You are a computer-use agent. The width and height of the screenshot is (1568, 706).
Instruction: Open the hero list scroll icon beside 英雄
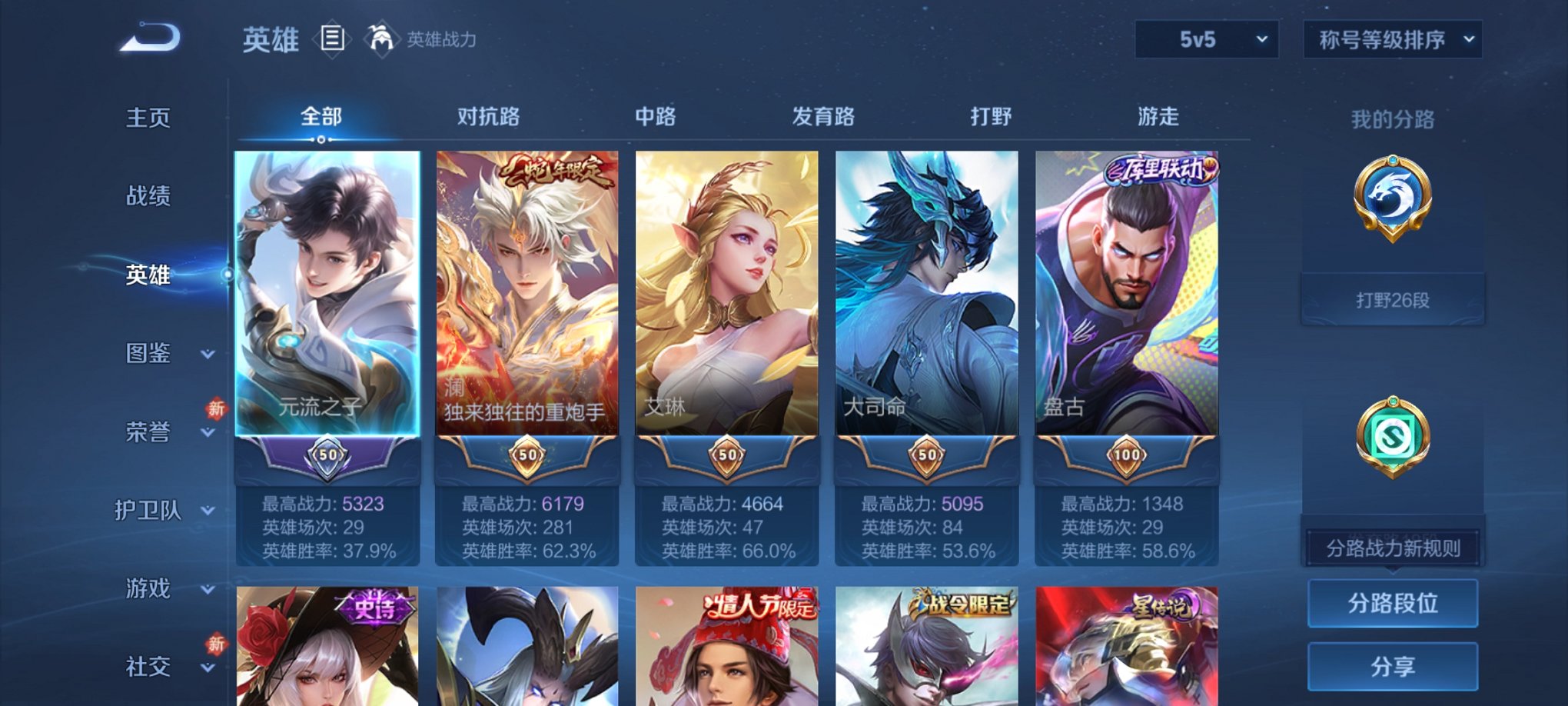331,38
